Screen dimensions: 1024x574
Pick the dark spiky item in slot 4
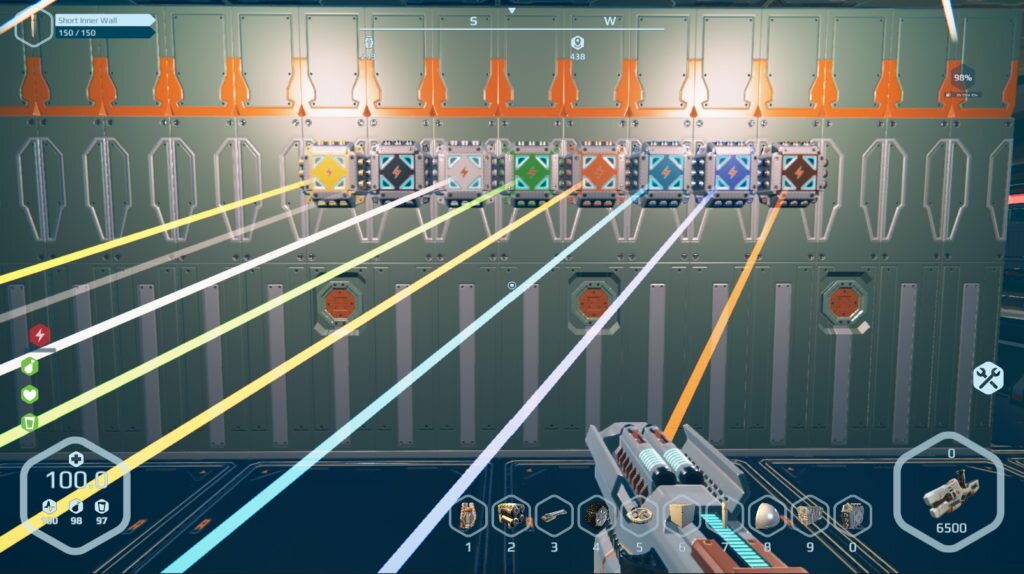597,516
